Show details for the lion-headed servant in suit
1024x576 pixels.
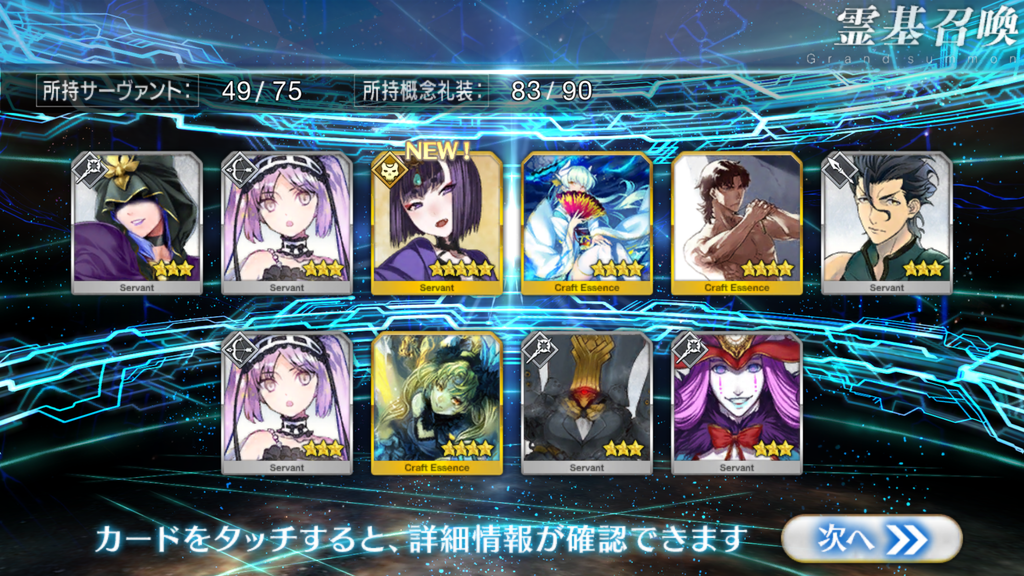pyautogui.click(x=587, y=403)
